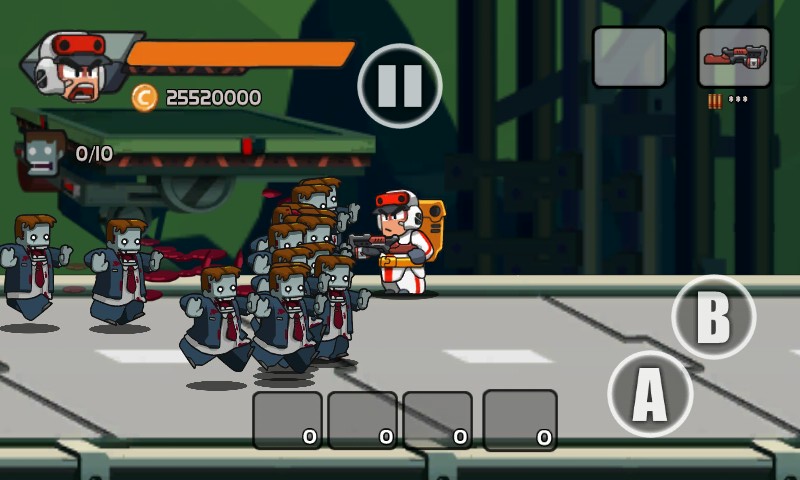Tap the A action button
The width and height of the screenshot is (800, 480).
(x=650, y=395)
